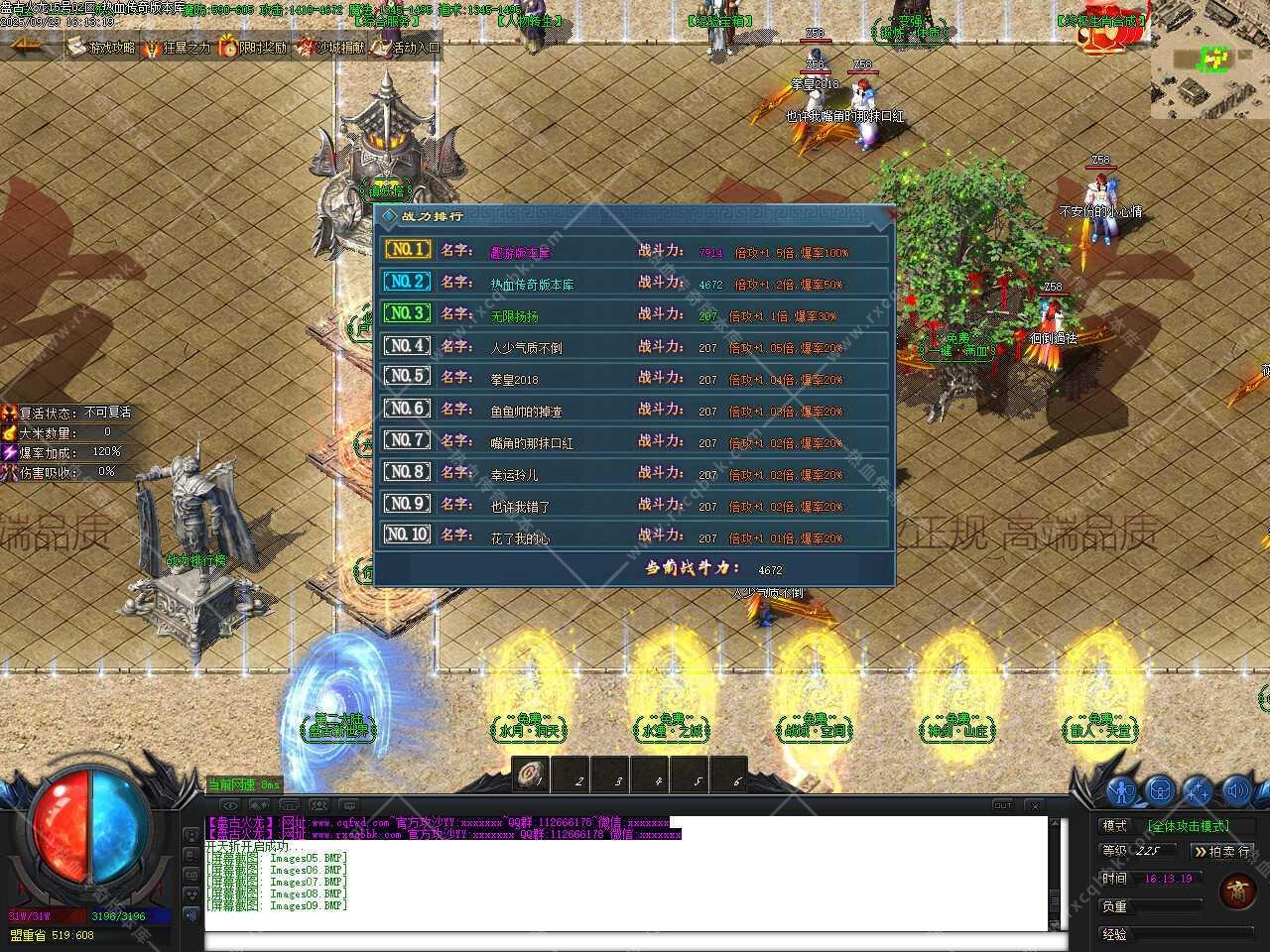
Task: Collapse the top menu with the arrow button
Action: pyautogui.click(x=28, y=46)
